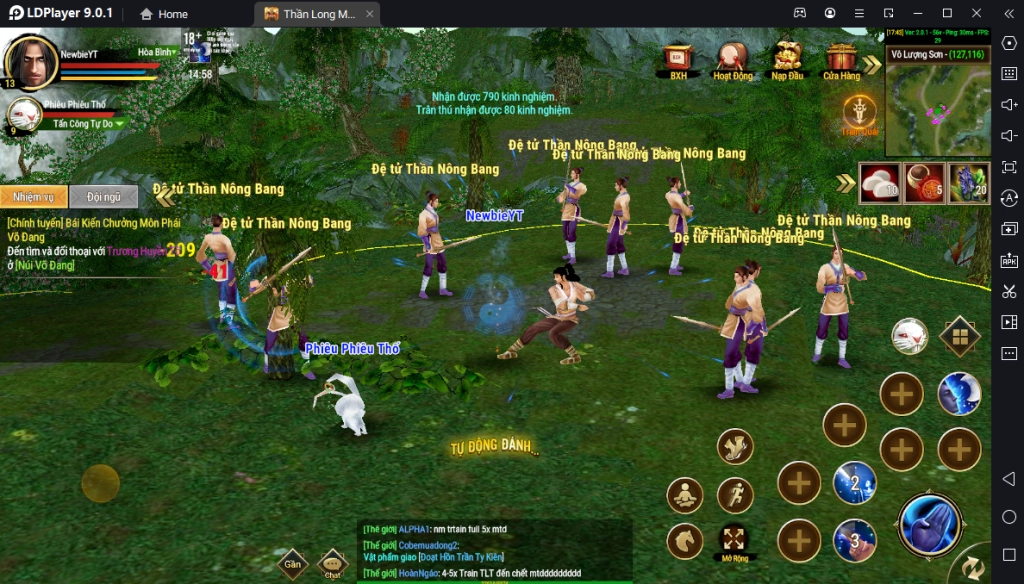Open the Cửa Hàng shop

pos(841,60)
